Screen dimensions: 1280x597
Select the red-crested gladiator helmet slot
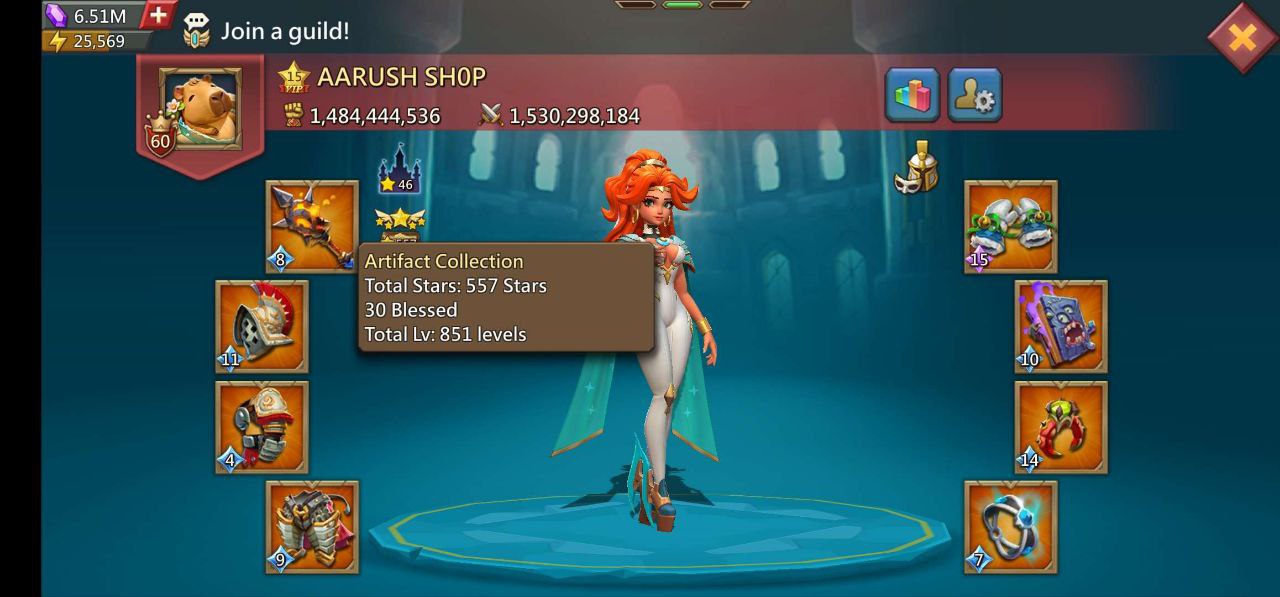tap(262, 326)
